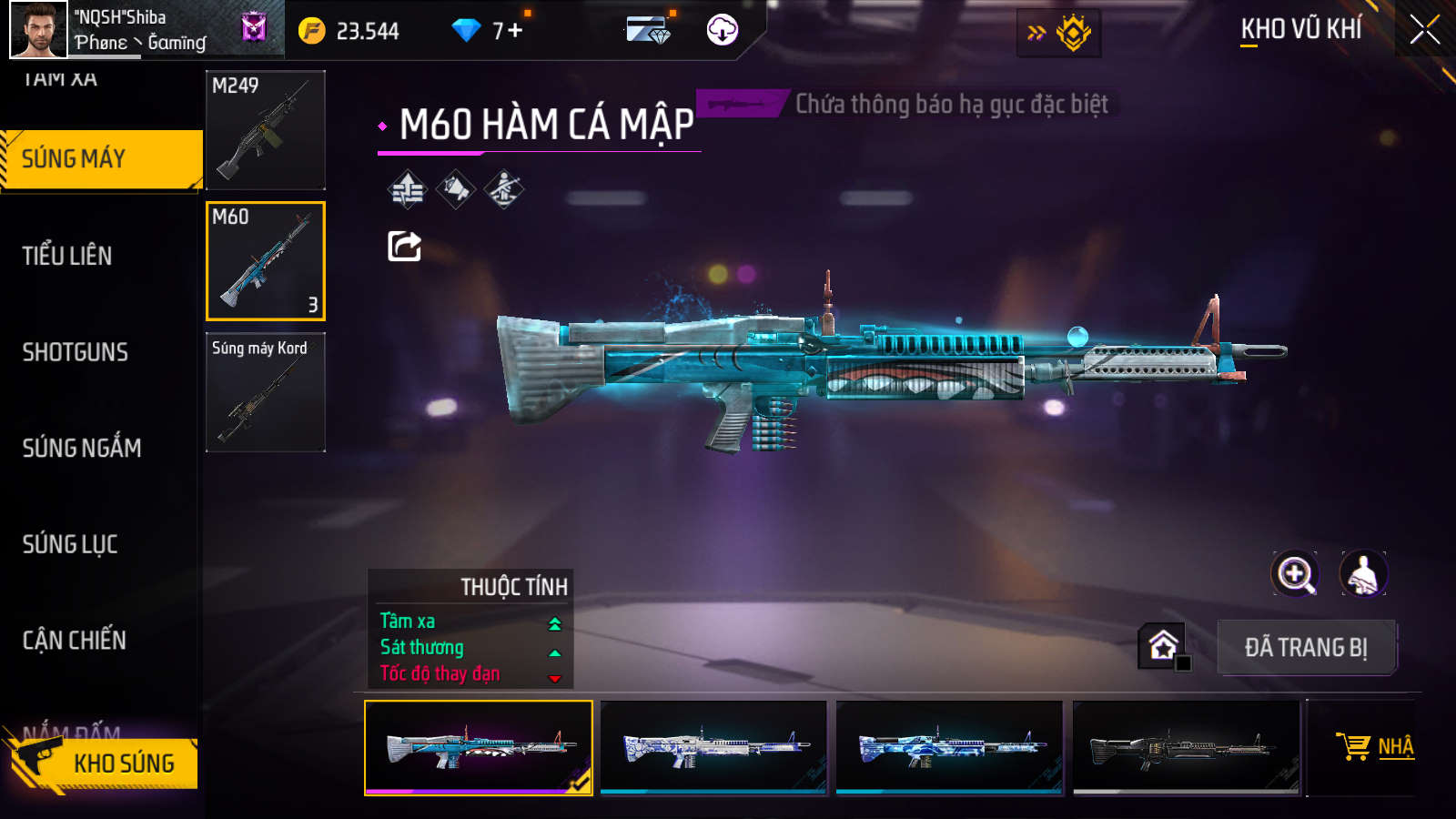Open the Shotguns category
1456x819 pixels.
(x=75, y=352)
